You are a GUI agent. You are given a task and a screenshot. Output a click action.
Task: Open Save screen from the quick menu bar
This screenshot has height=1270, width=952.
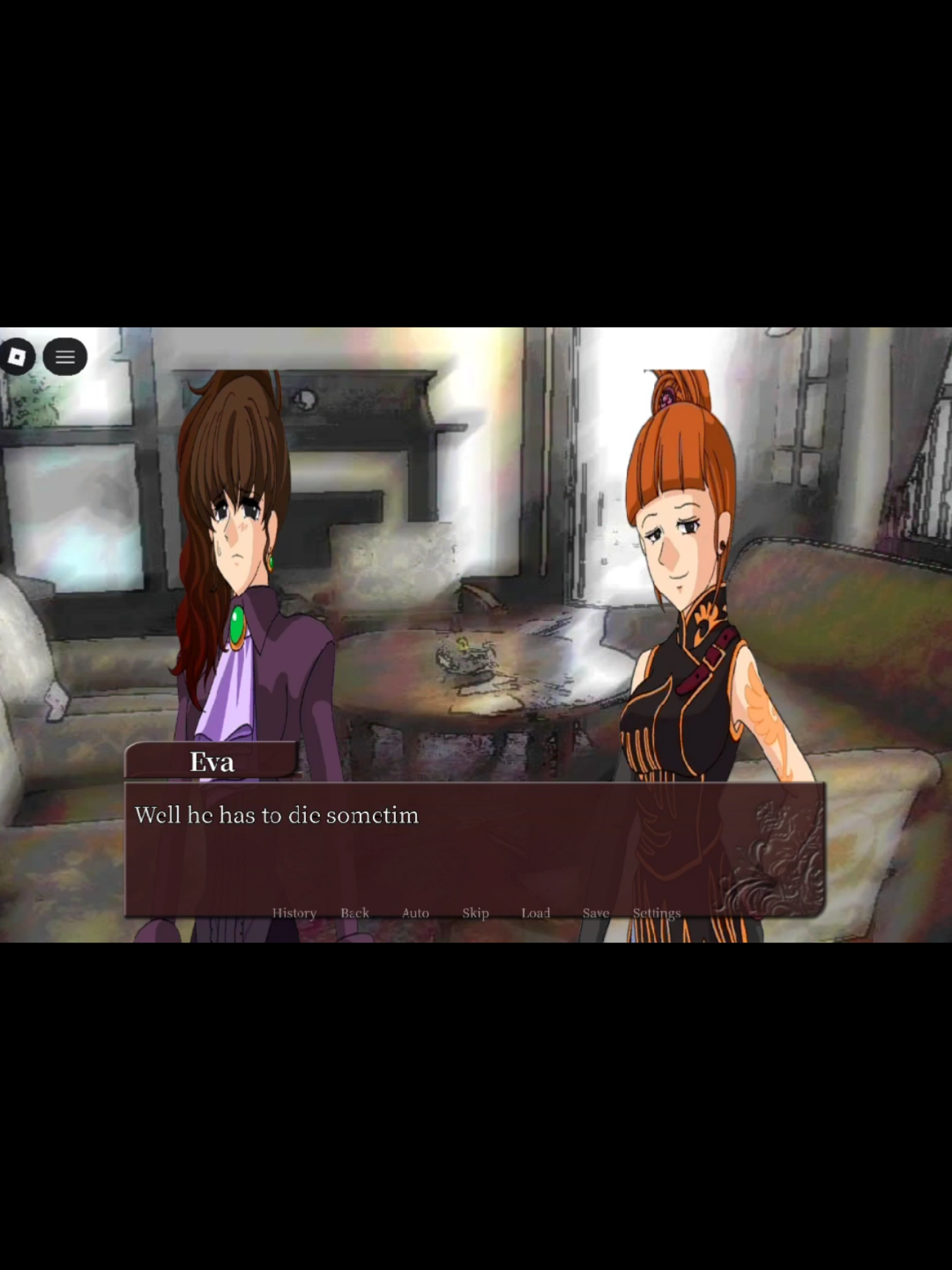pos(595,912)
